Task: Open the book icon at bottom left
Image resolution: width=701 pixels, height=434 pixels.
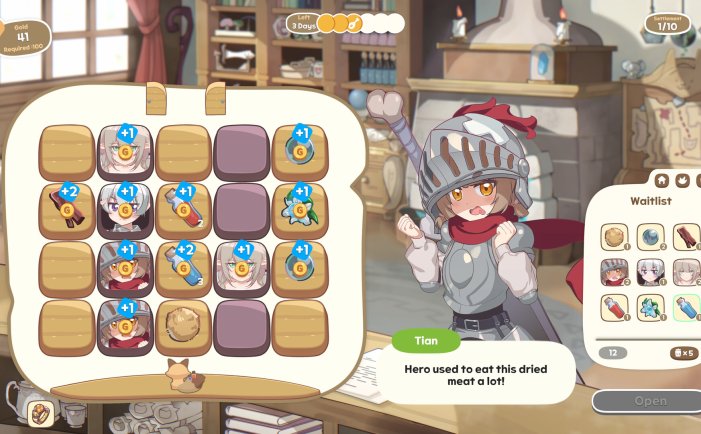Action: point(40,412)
